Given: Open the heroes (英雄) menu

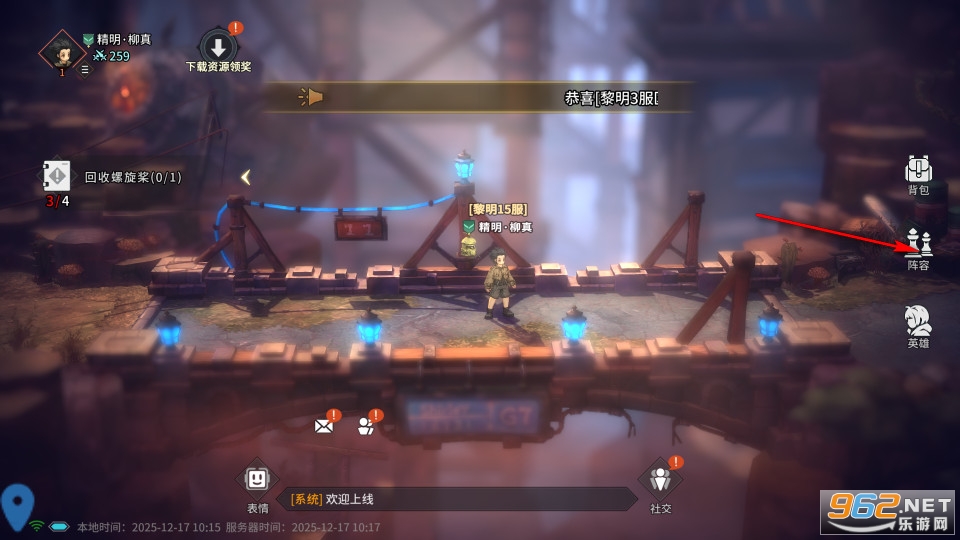Looking at the screenshot, I should coord(918,325).
